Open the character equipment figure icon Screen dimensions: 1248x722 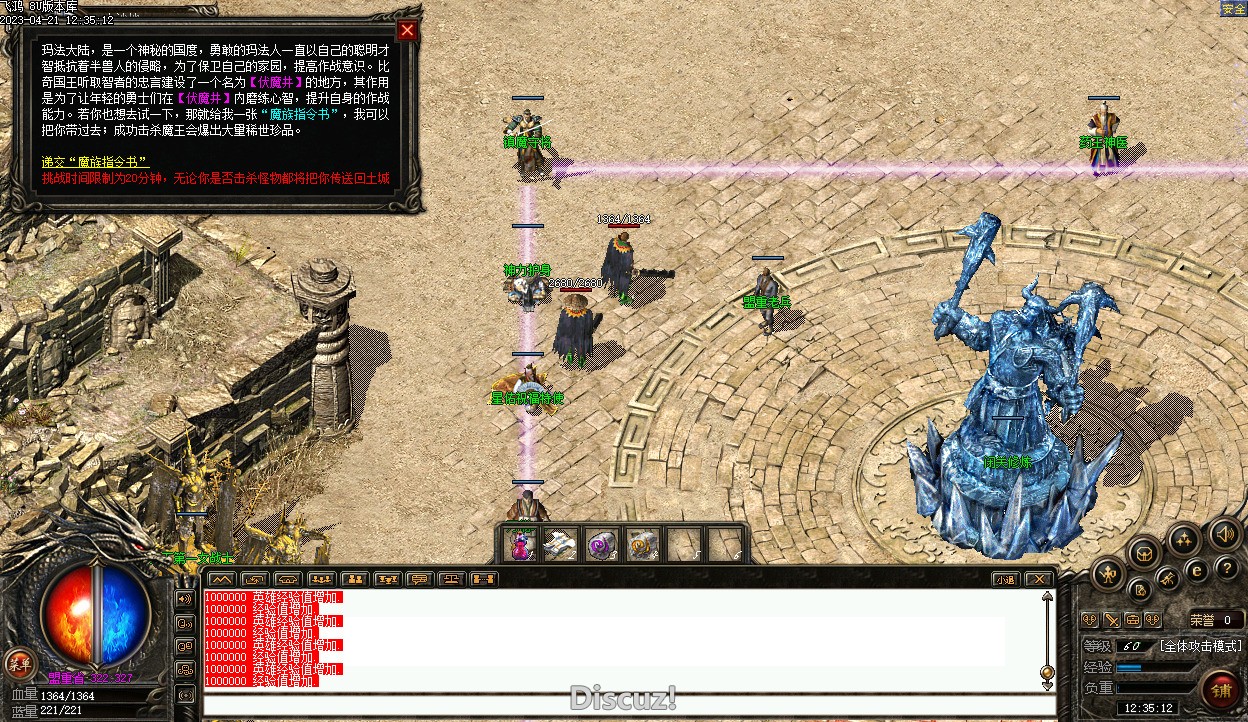pos(1109,574)
